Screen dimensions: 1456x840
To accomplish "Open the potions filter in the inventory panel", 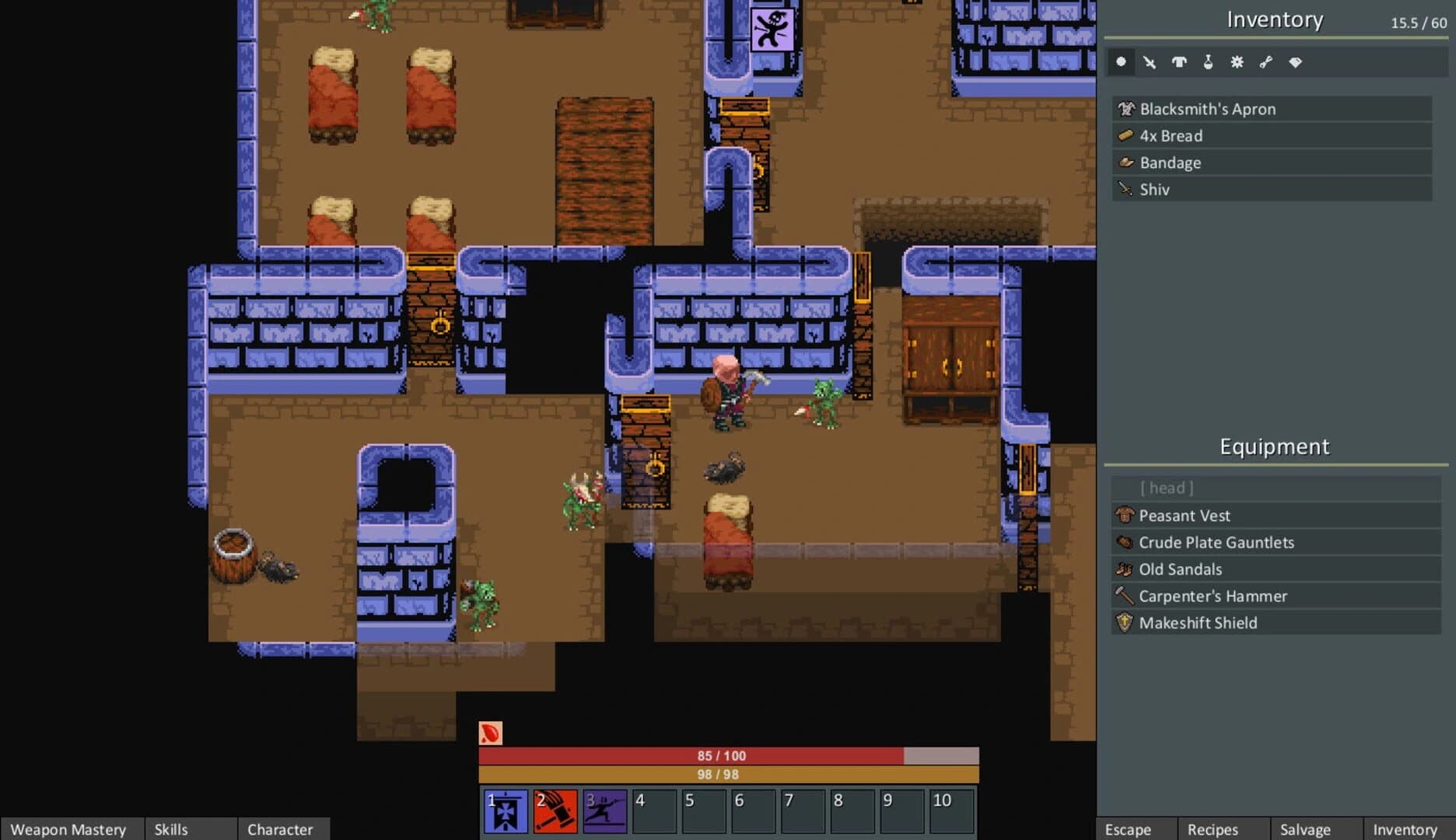I will 1208,62.
